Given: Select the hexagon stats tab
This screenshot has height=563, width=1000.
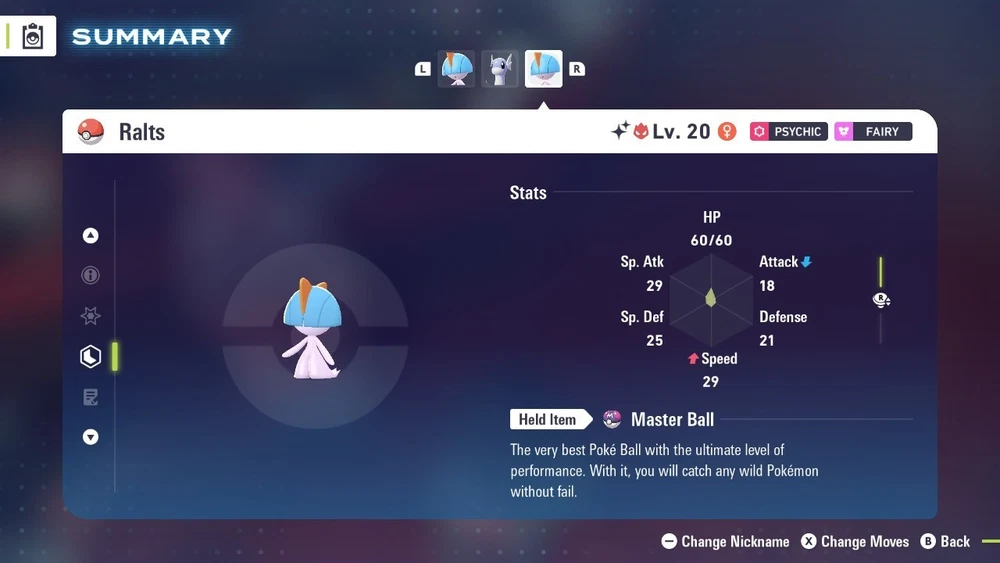Looking at the screenshot, I should pos(91,356).
